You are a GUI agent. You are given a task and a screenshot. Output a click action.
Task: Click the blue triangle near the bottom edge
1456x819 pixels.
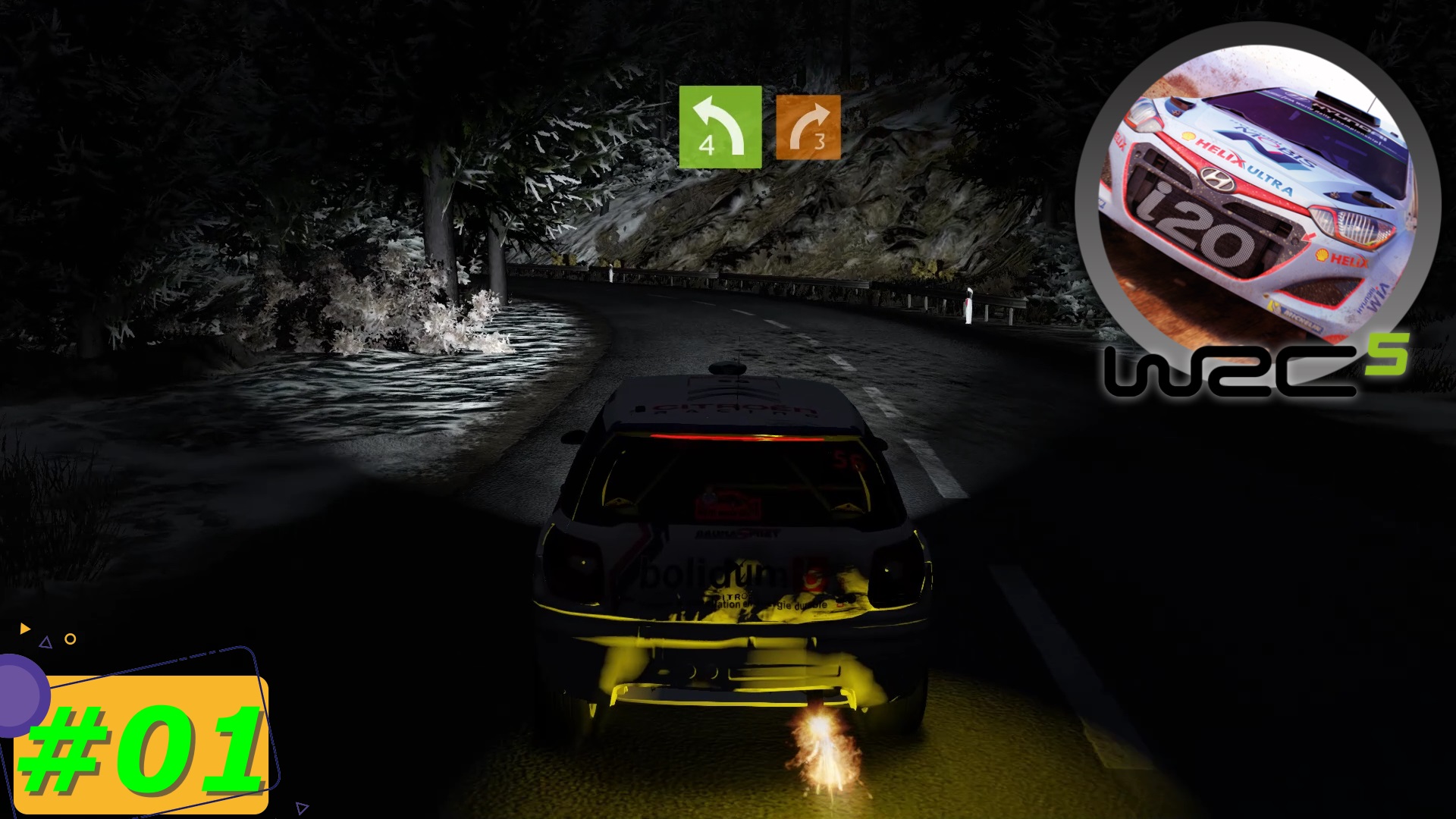(303, 808)
